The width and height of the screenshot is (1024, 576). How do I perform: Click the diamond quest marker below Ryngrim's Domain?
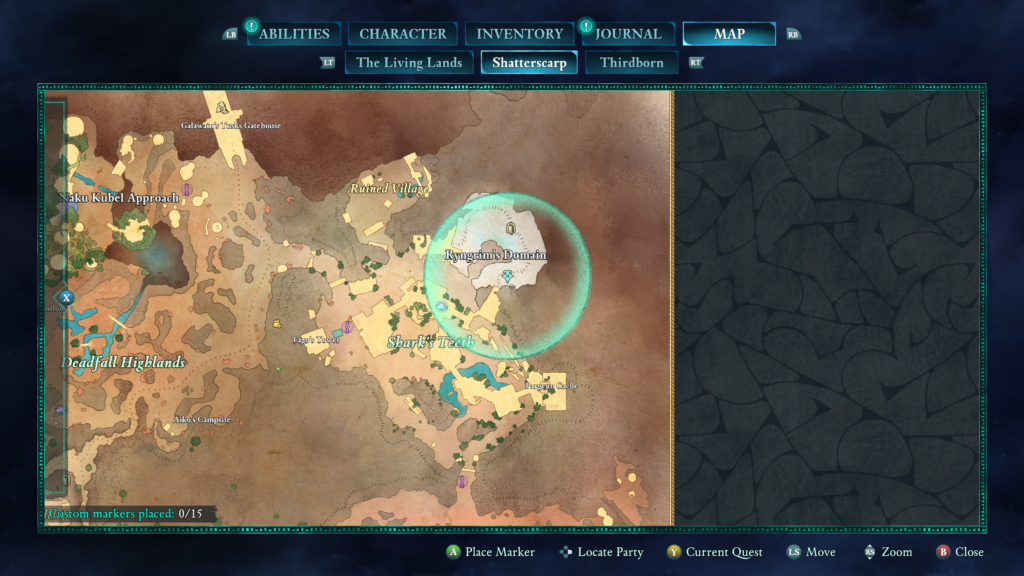click(508, 275)
